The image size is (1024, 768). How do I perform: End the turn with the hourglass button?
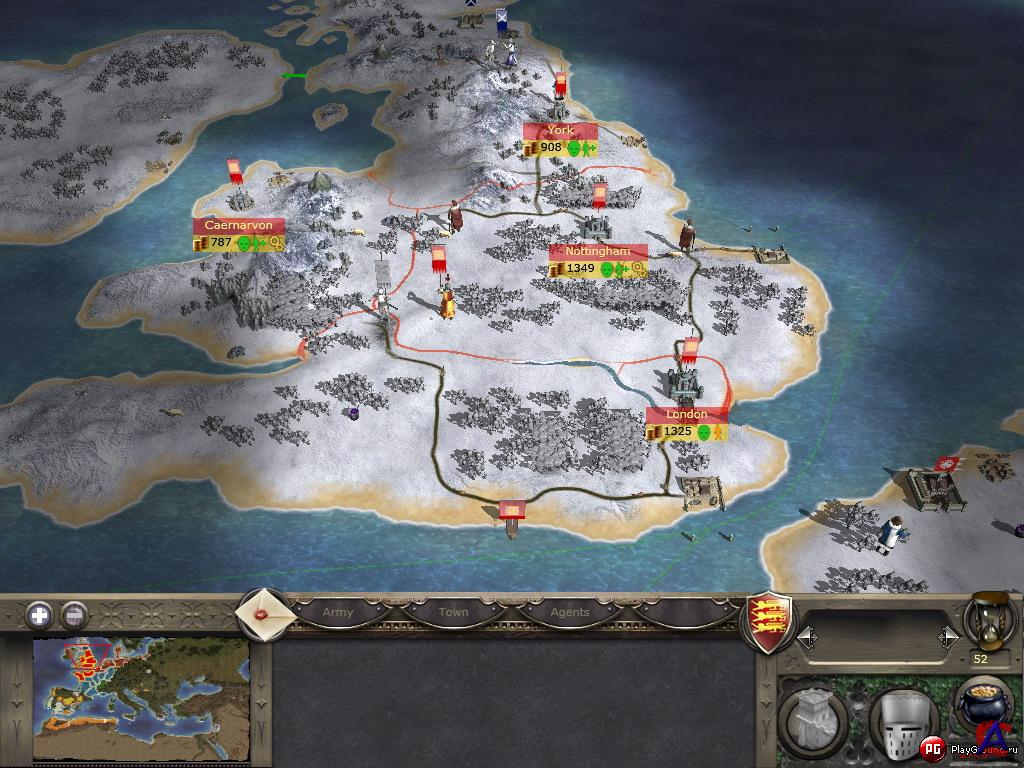click(987, 620)
